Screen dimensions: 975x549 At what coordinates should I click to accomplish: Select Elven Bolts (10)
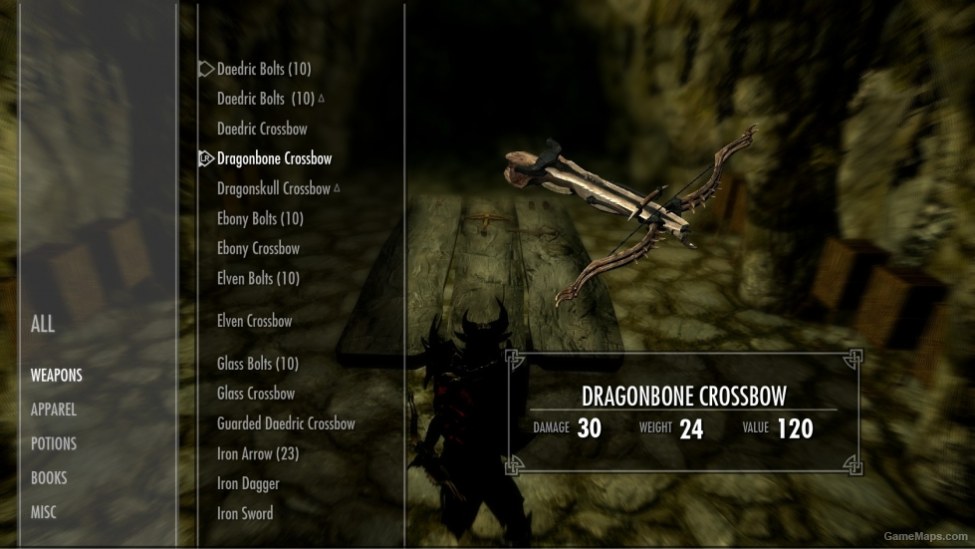click(x=258, y=279)
